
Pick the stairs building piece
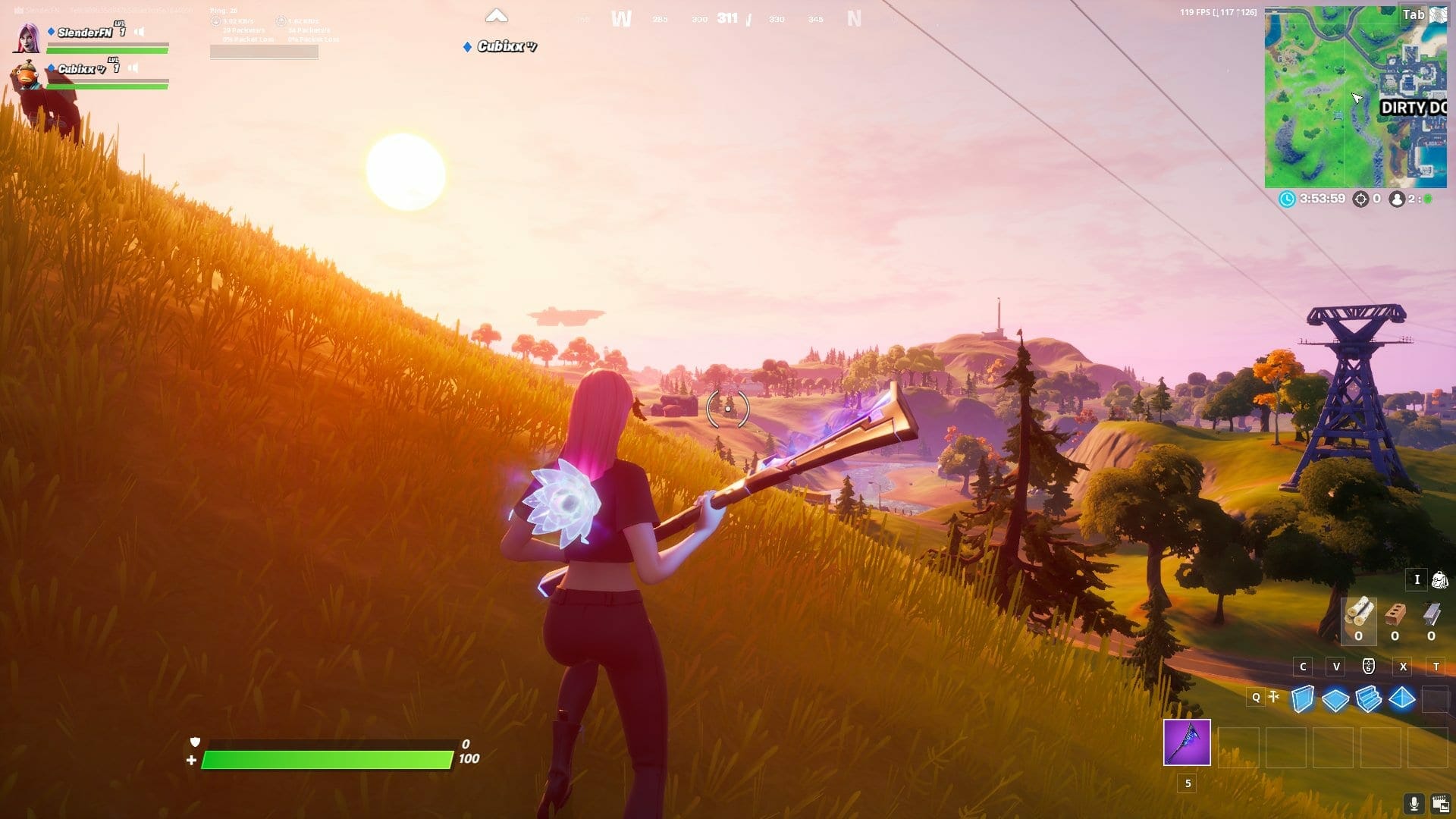[1369, 698]
